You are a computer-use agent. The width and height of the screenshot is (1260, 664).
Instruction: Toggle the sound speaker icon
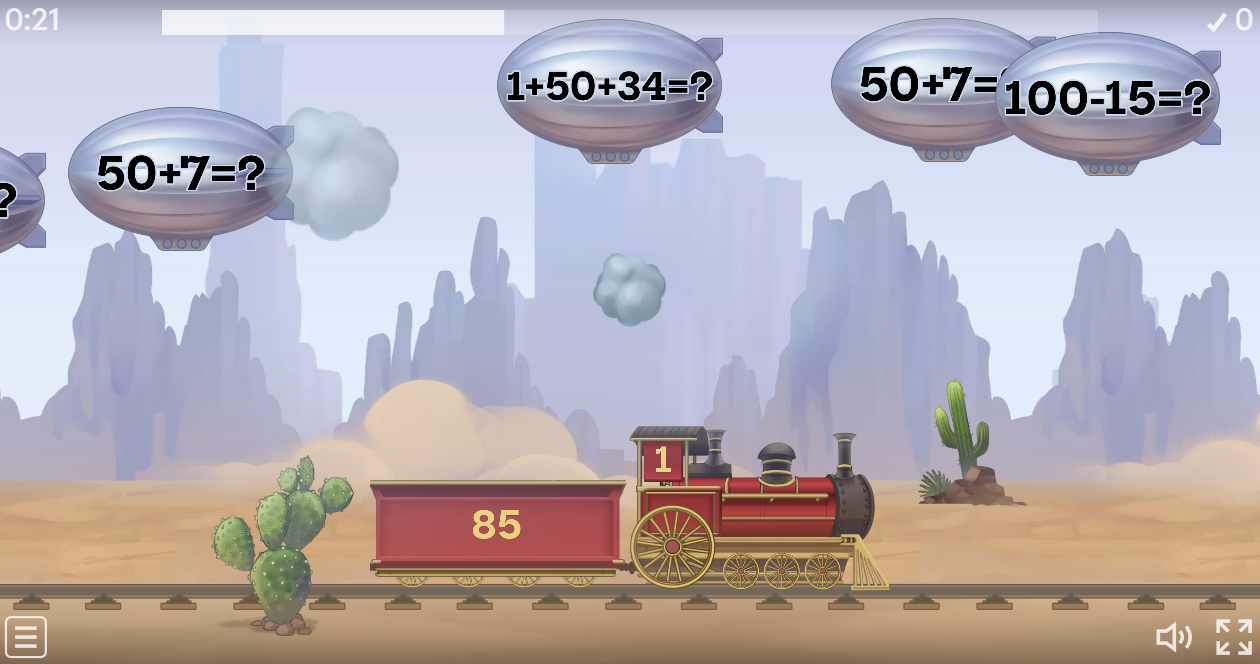pyautogui.click(x=1173, y=637)
